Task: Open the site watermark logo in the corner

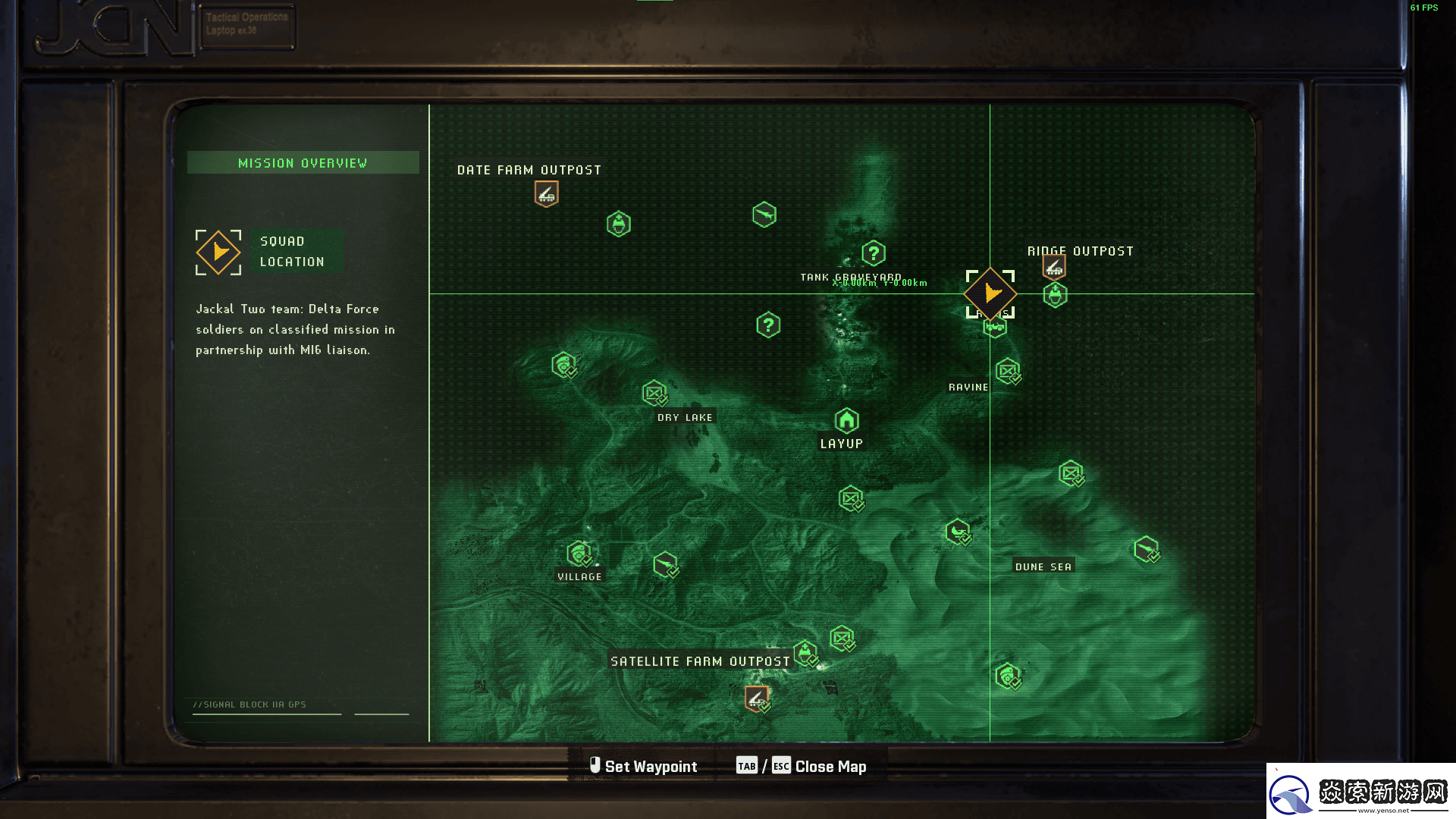Action: tap(1360, 791)
